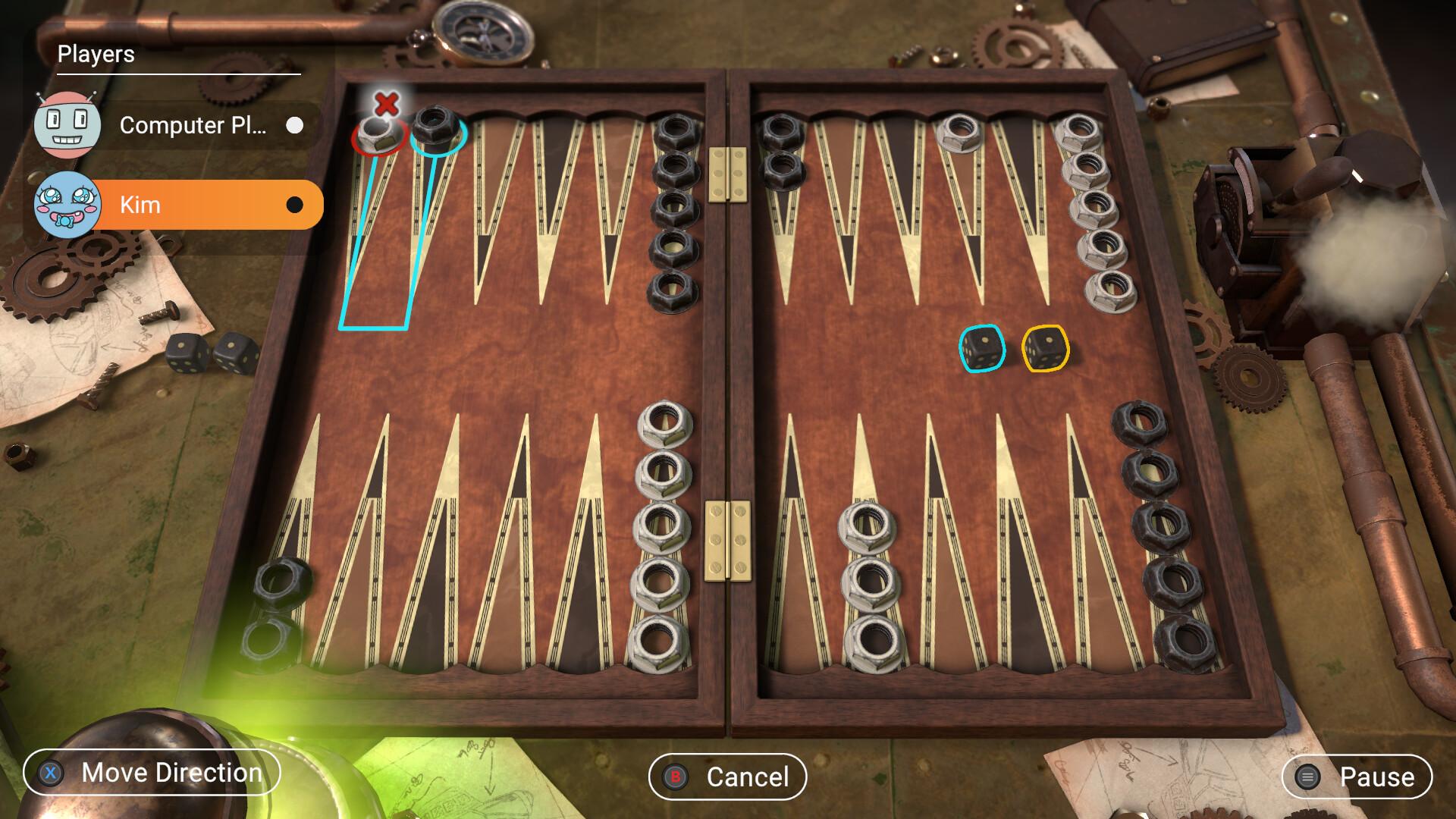Click the black checker color dot for Kim
Screen dimensions: 1456x819
point(295,204)
